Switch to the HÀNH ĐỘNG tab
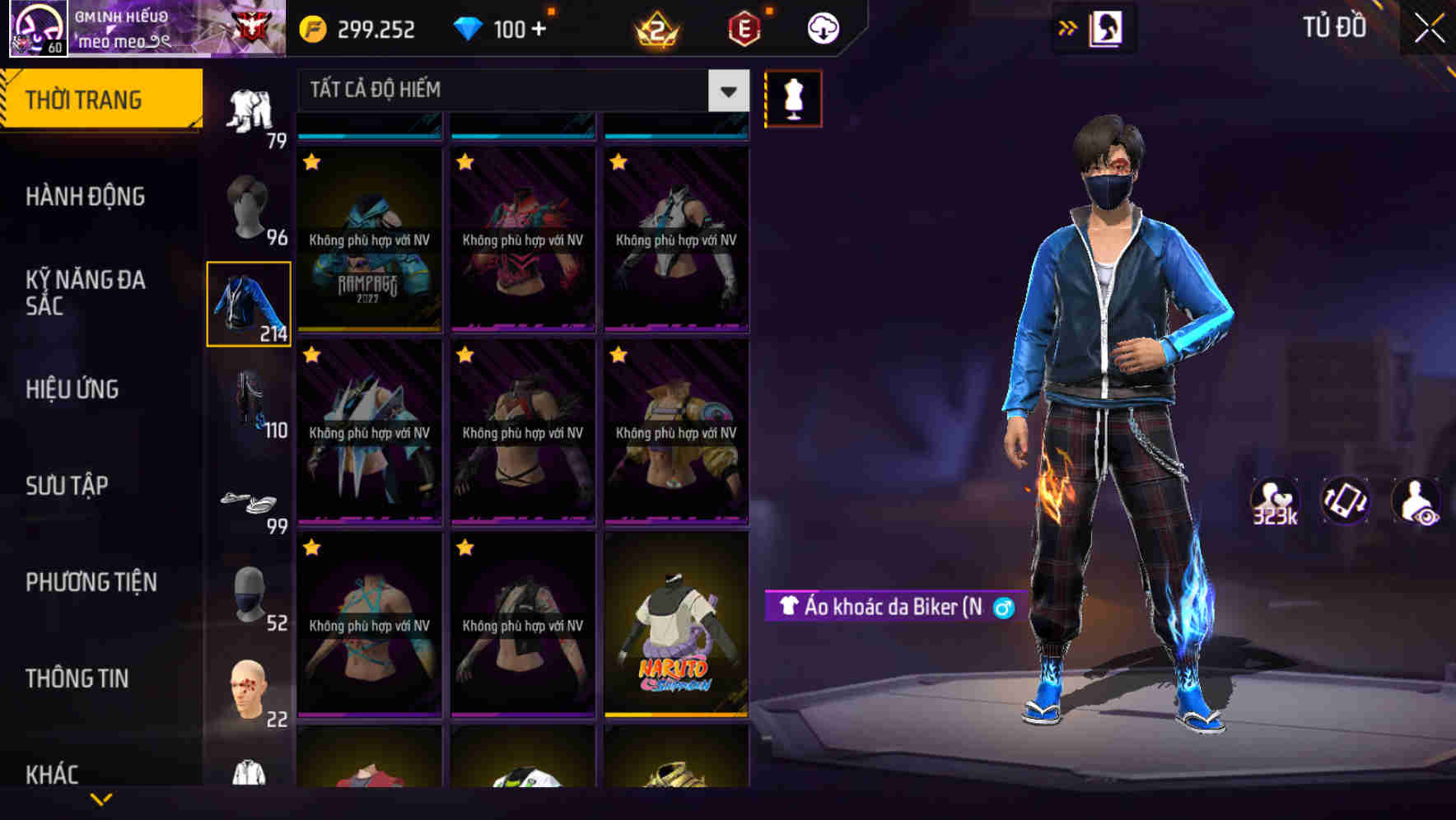The width and height of the screenshot is (1456, 820). pyautogui.click(x=85, y=196)
